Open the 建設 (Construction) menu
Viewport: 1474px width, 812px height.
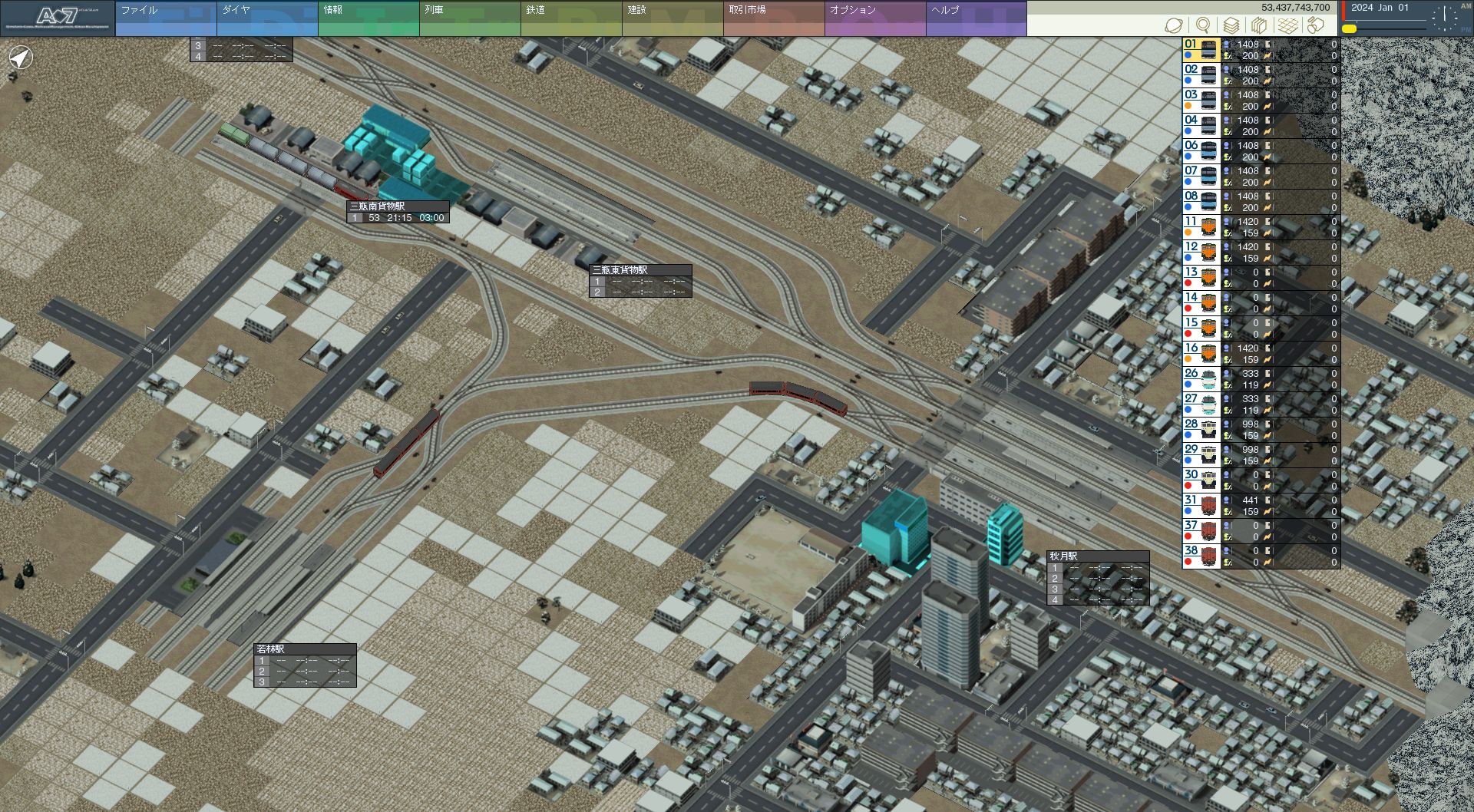(672, 18)
